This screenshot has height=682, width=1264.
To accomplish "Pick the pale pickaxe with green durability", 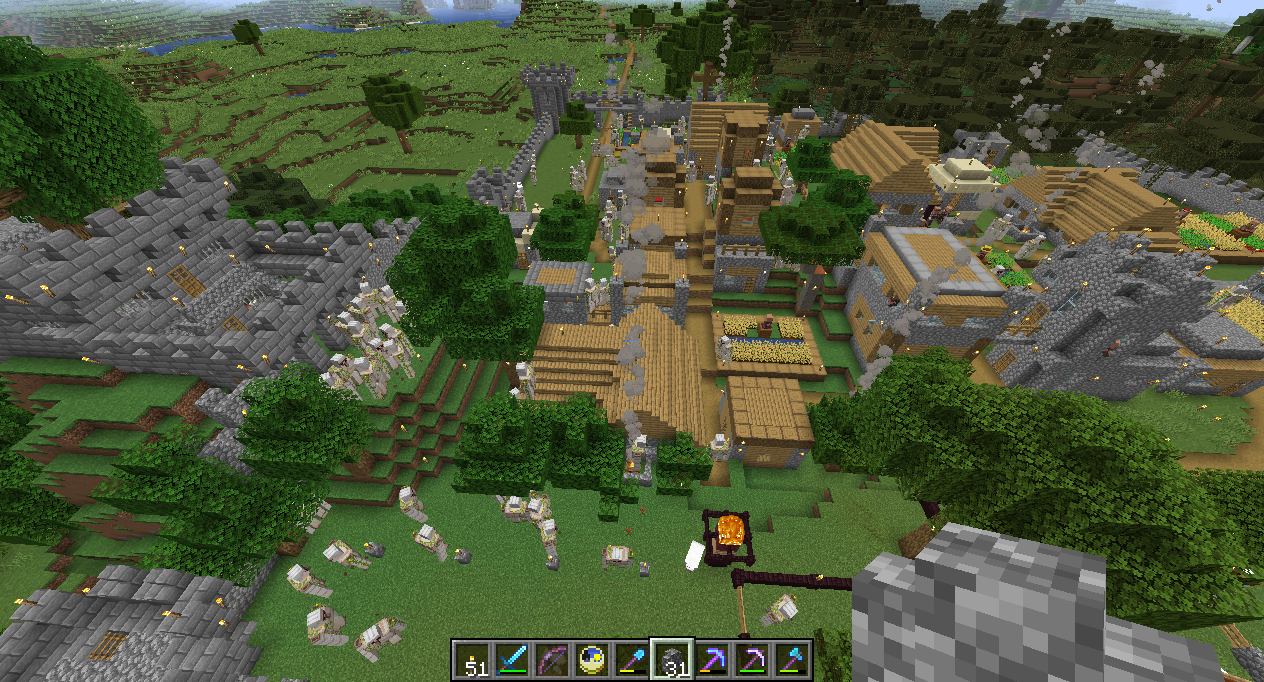I will tap(752, 660).
